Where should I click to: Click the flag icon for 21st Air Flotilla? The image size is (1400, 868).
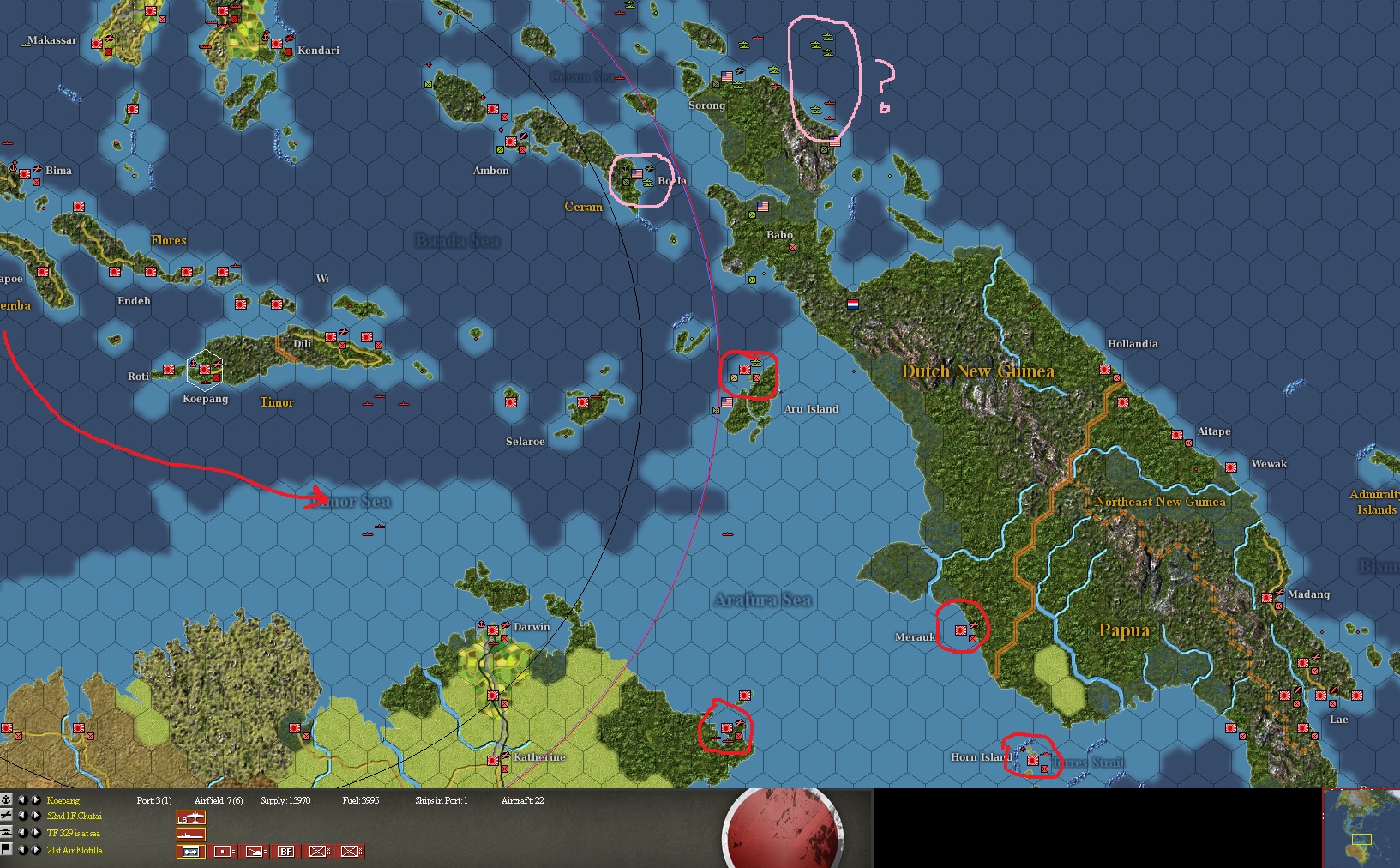coord(7,849)
